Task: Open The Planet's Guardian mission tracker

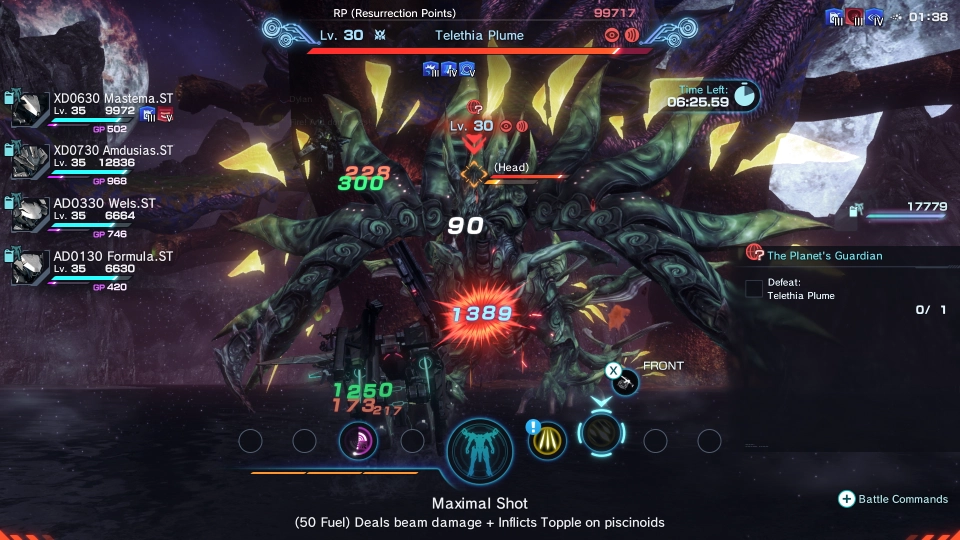Action: tap(824, 256)
